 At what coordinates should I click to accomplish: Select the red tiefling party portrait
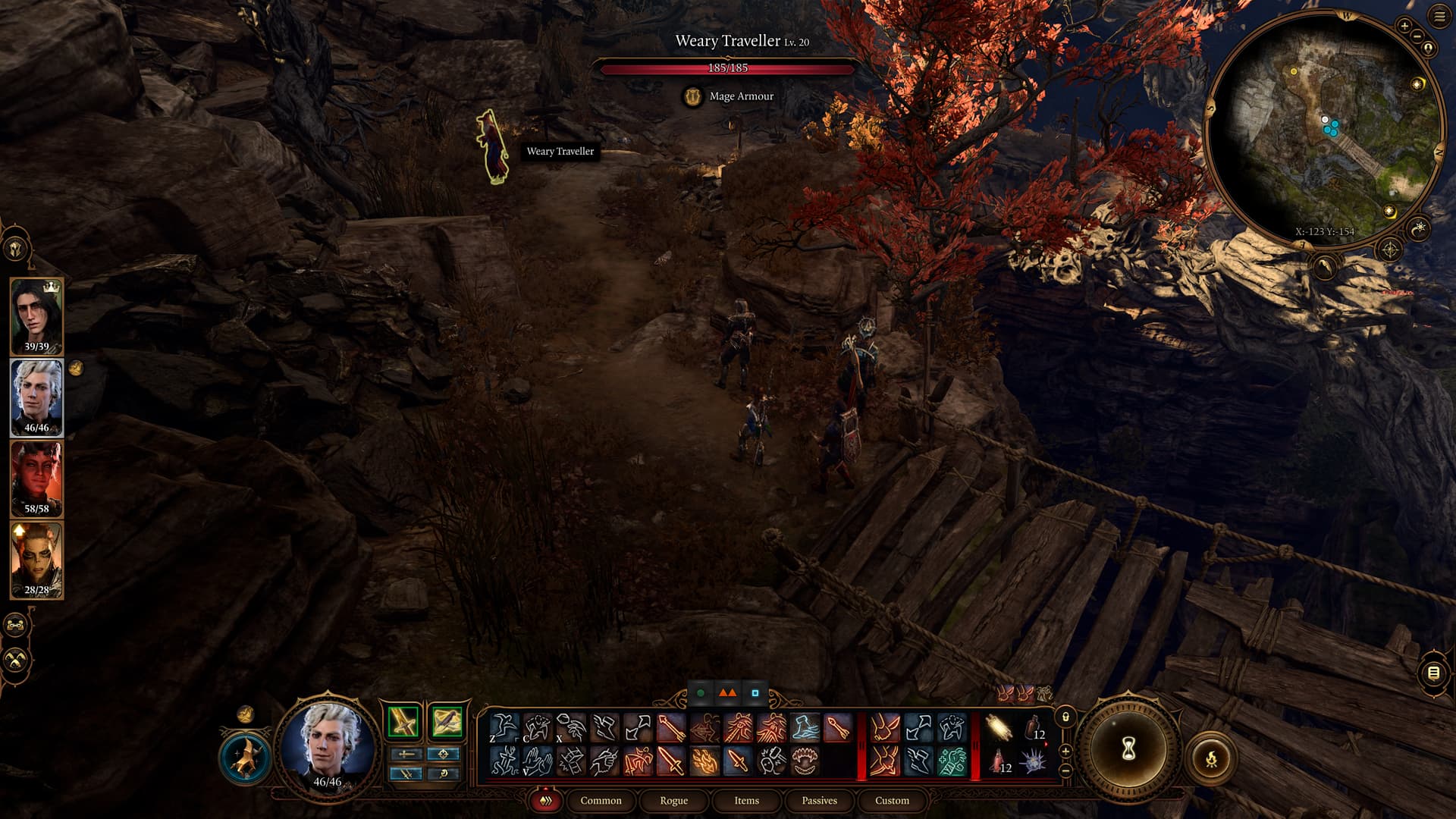36,478
